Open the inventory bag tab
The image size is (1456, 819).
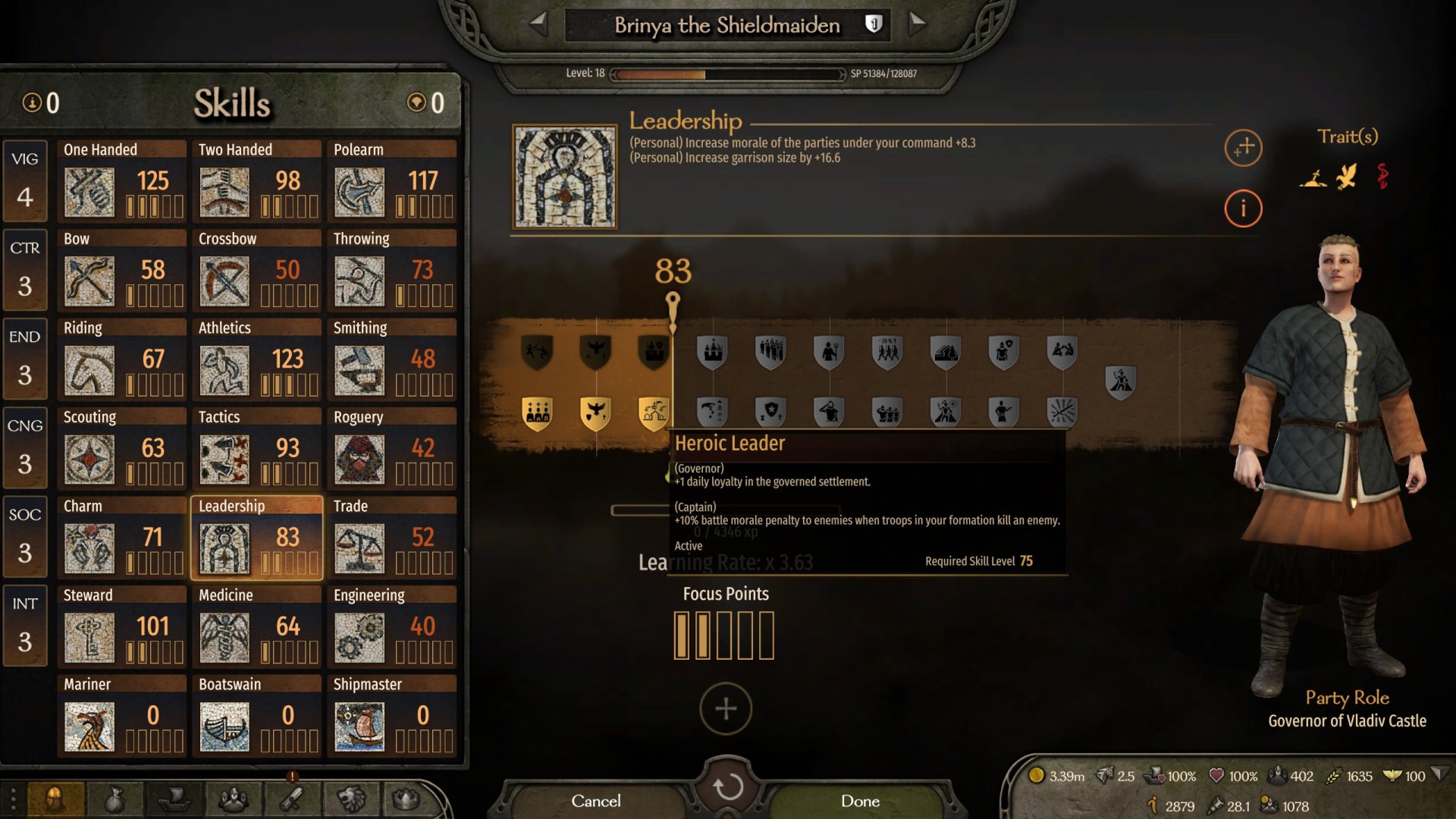point(114,799)
